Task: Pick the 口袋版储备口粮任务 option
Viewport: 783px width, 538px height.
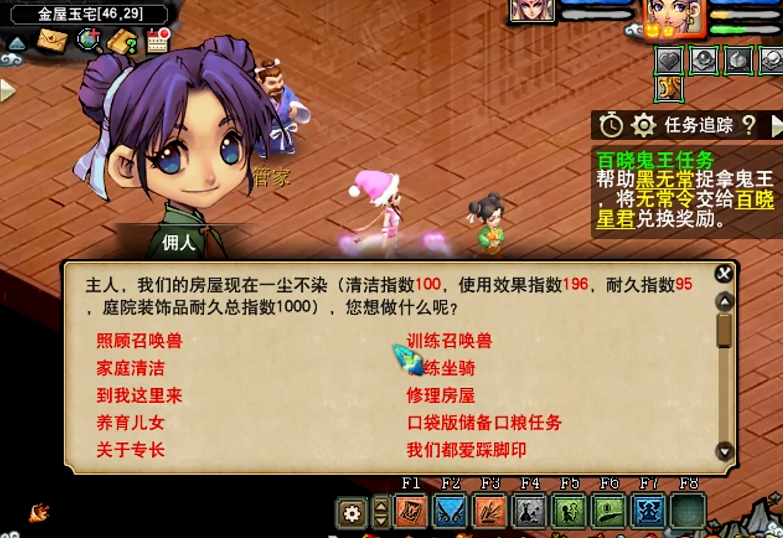Action: click(484, 423)
